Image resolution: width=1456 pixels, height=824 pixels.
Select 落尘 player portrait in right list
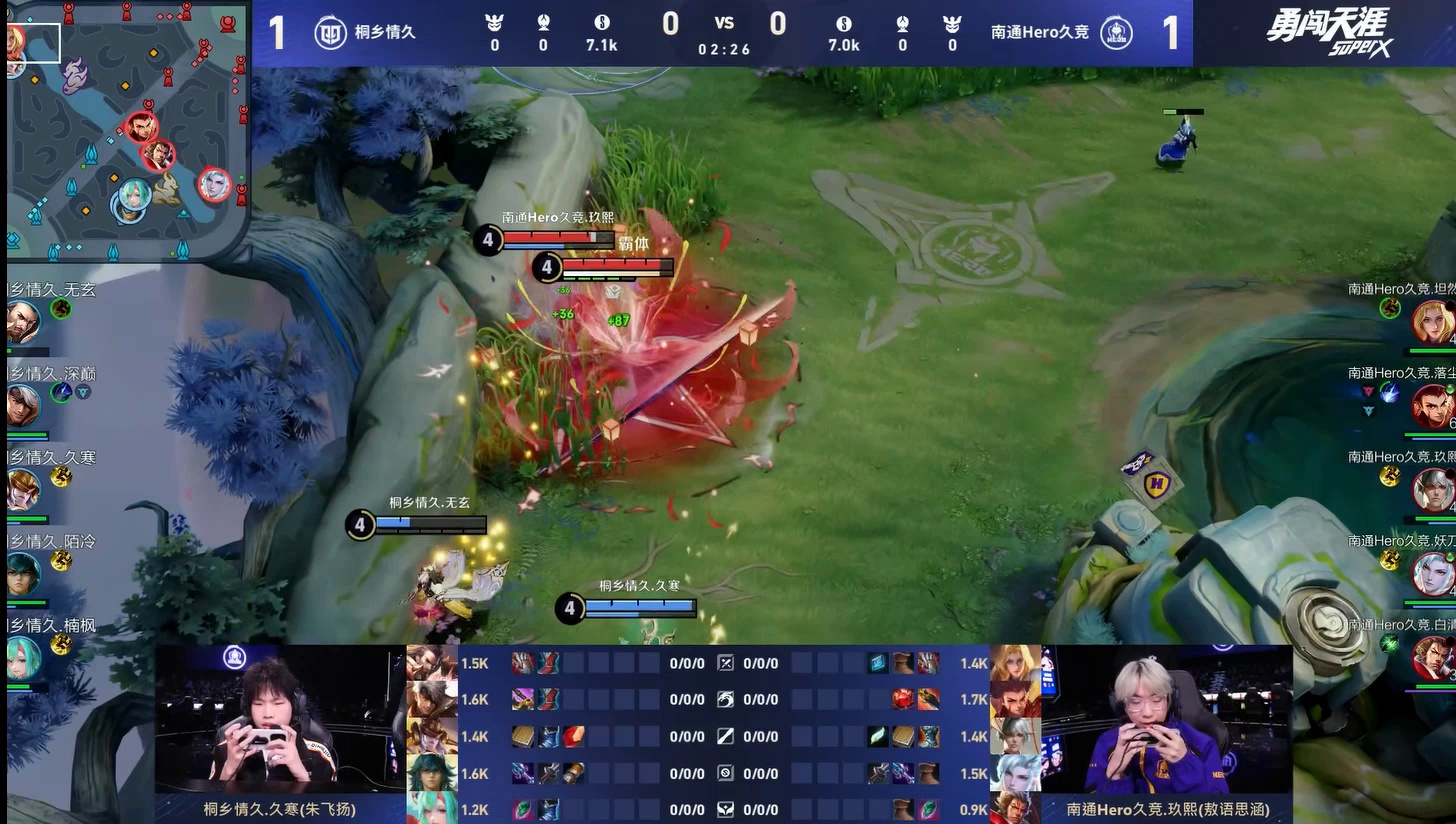(x=1433, y=406)
